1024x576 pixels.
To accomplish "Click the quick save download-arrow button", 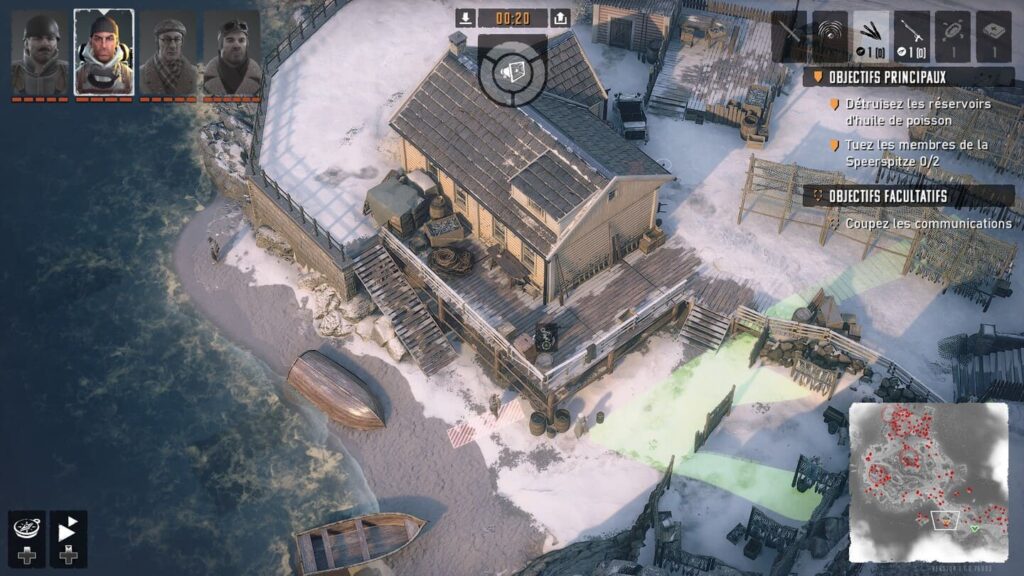I will pos(465,18).
